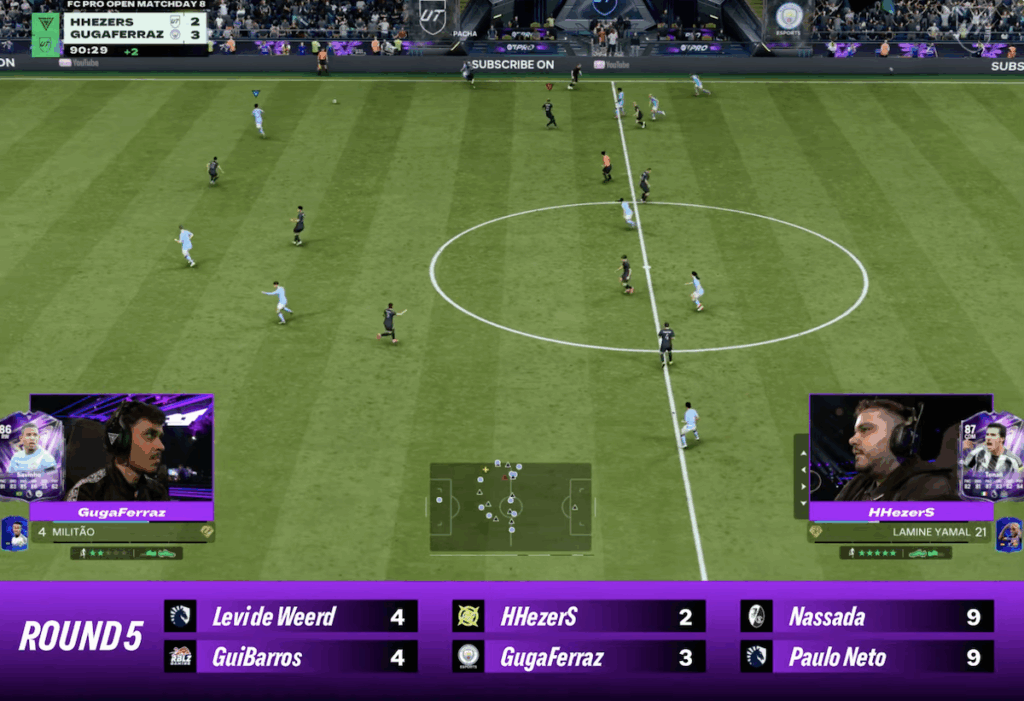Choose the GugaFerraz row in Round 5 results
The width and height of the screenshot is (1024, 701).
click(x=578, y=657)
